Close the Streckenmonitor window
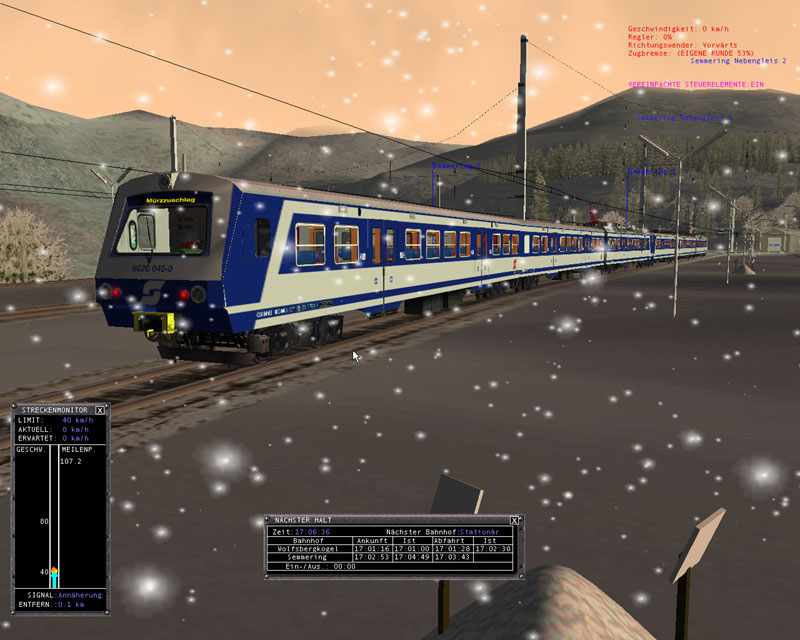 coord(100,410)
